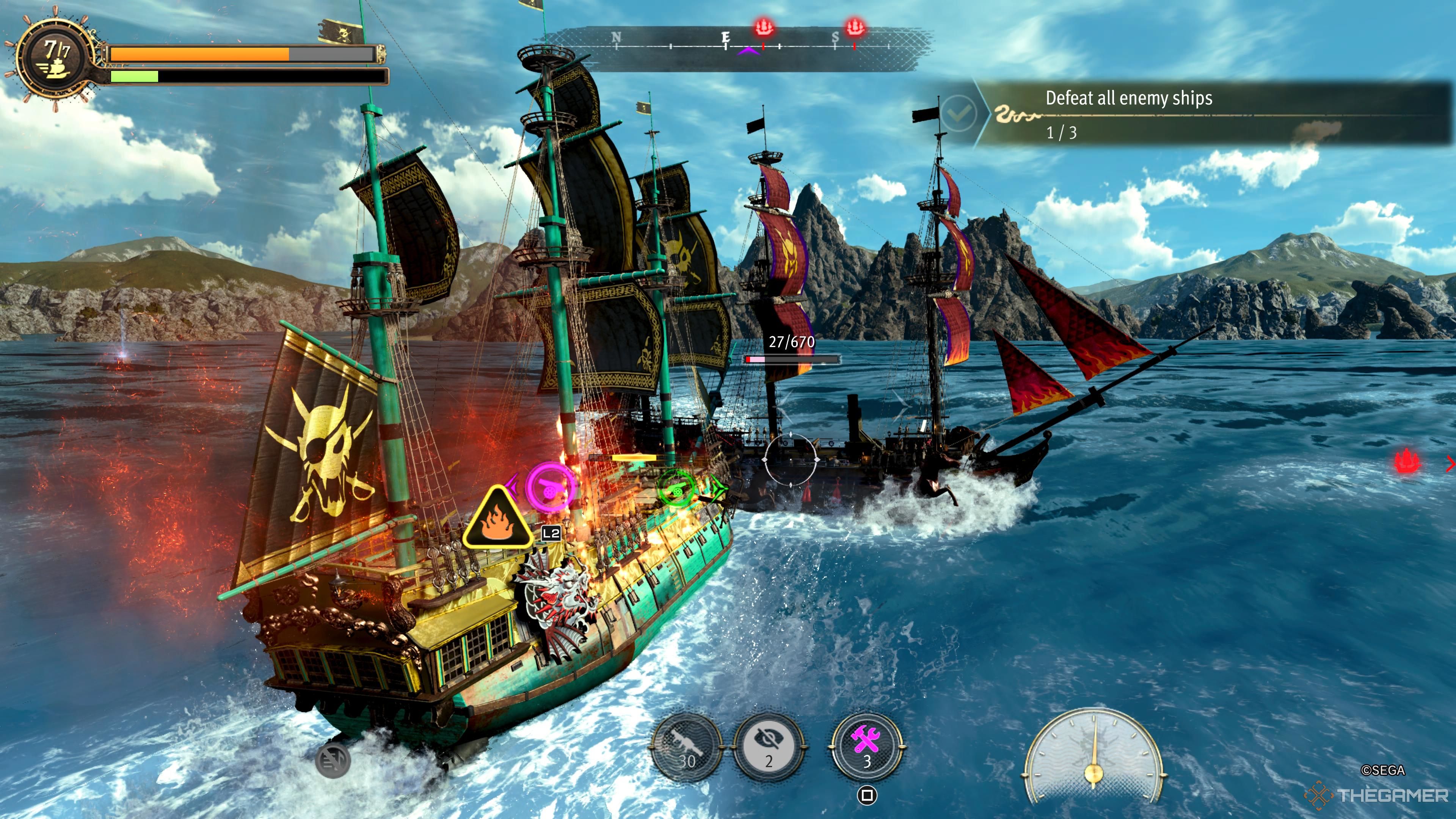Click the red enemy ship marker near East
This screenshot has width=1456, height=819.
click(764, 27)
